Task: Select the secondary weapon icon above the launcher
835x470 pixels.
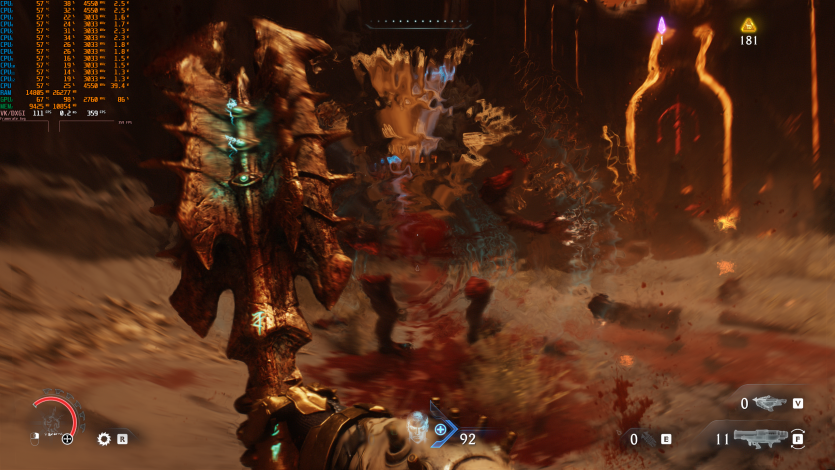Action: point(769,403)
